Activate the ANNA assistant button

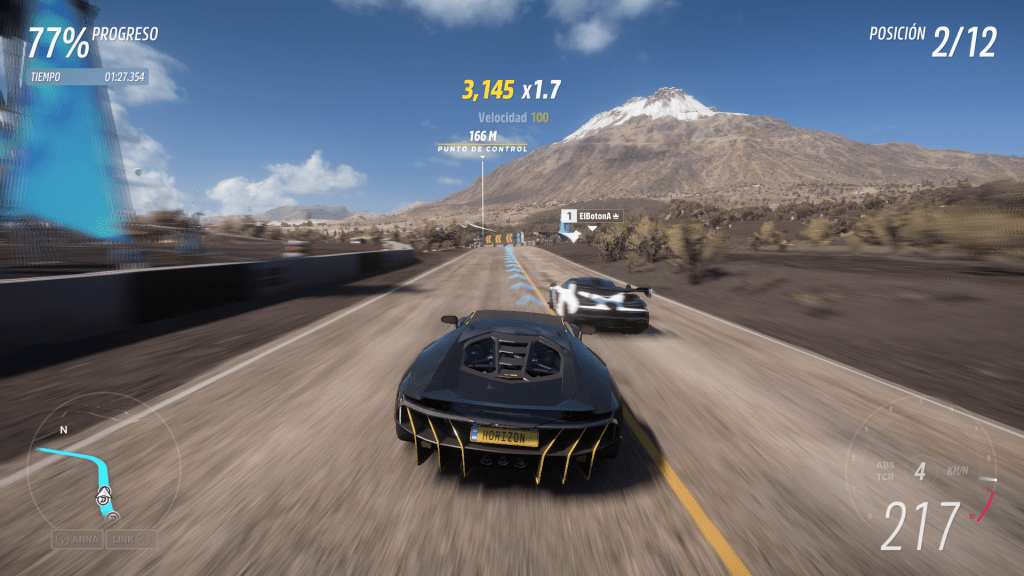[77, 538]
